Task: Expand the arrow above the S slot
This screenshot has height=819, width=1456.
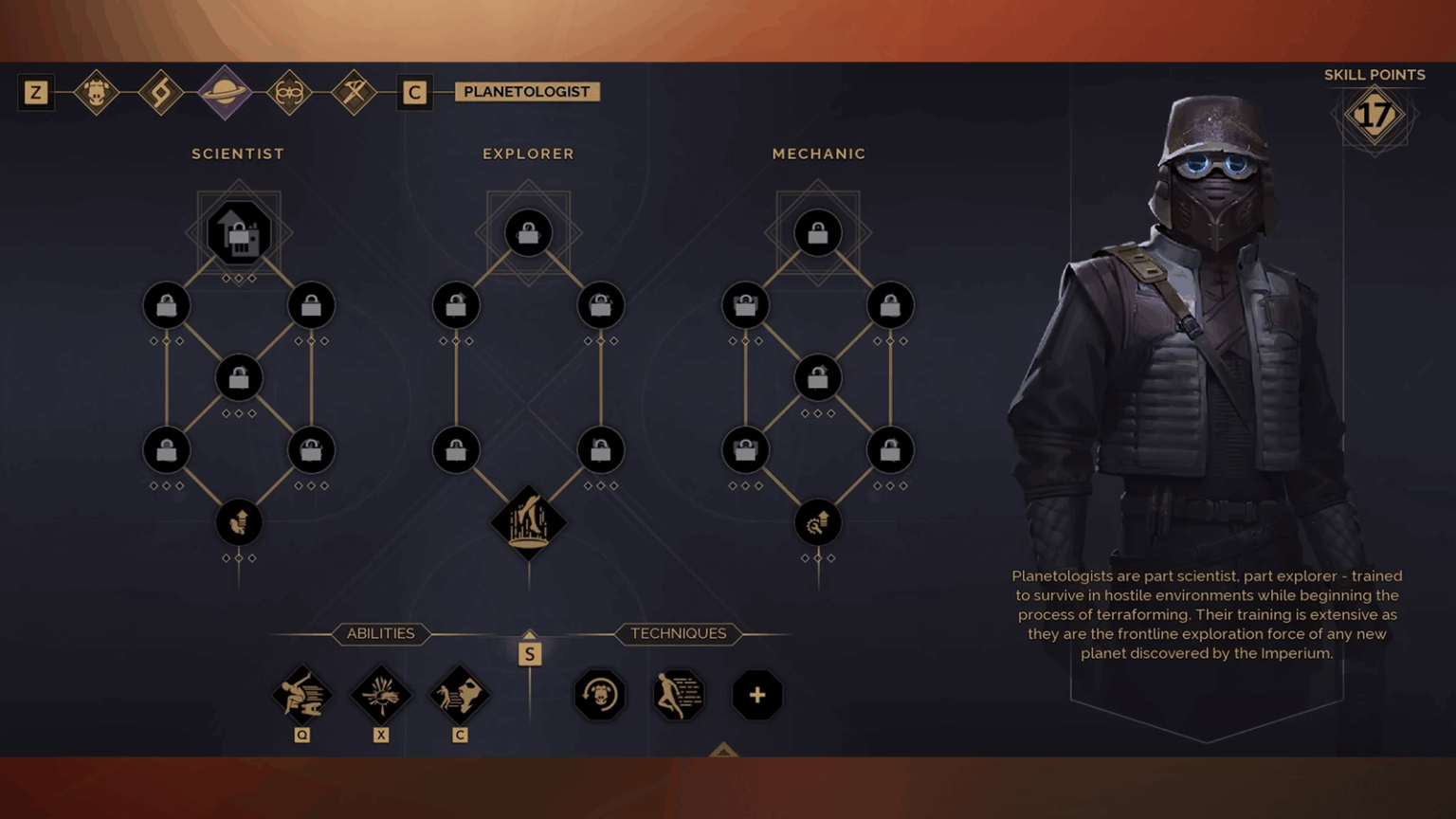Action: point(529,633)
